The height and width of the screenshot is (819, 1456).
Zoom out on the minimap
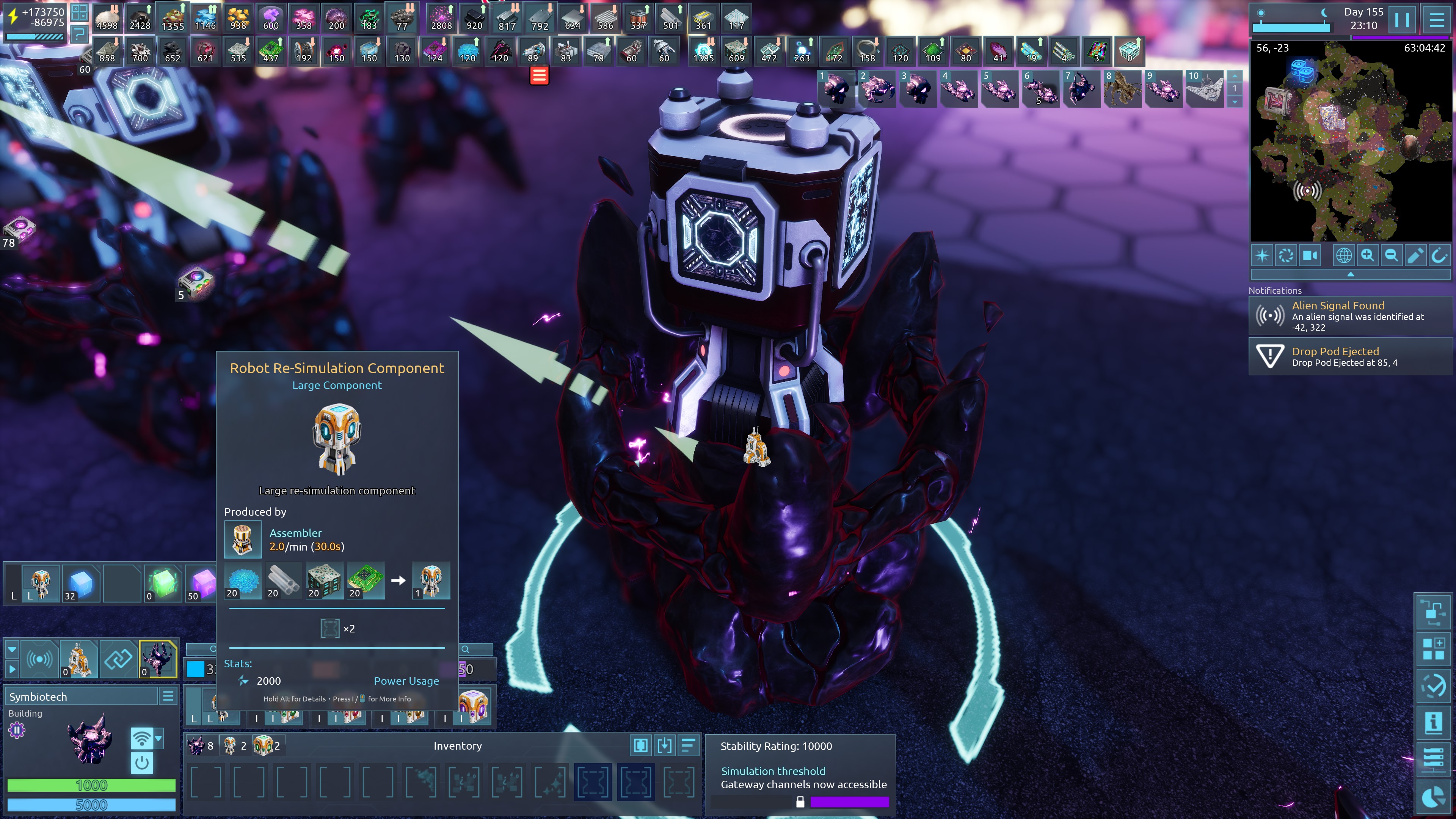coord(1391,256)
